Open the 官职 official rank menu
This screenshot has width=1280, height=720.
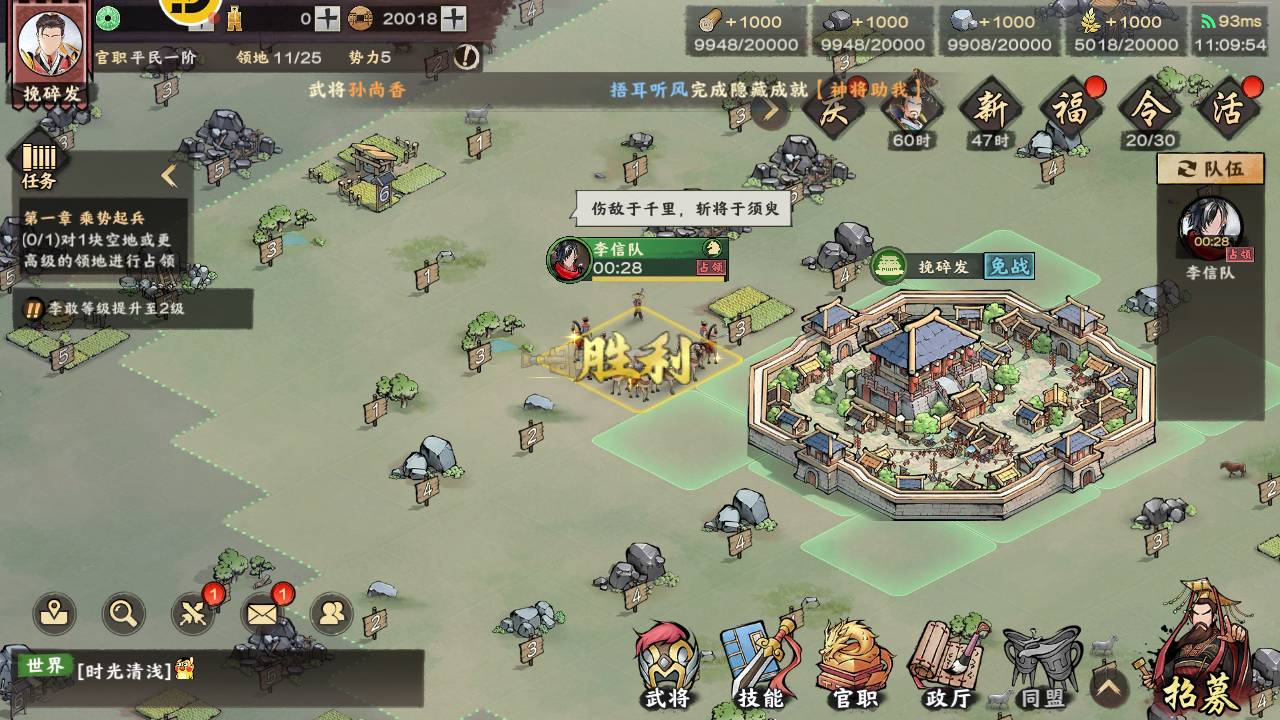click(854, 665)
